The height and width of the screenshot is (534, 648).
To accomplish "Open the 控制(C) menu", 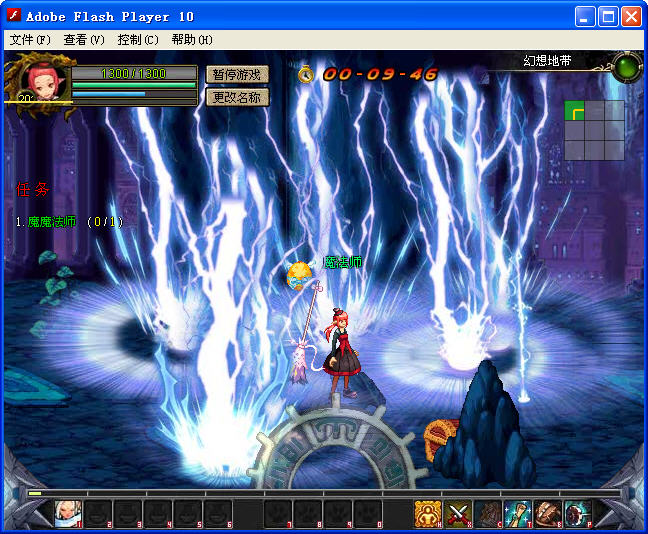I will [137, 40].
